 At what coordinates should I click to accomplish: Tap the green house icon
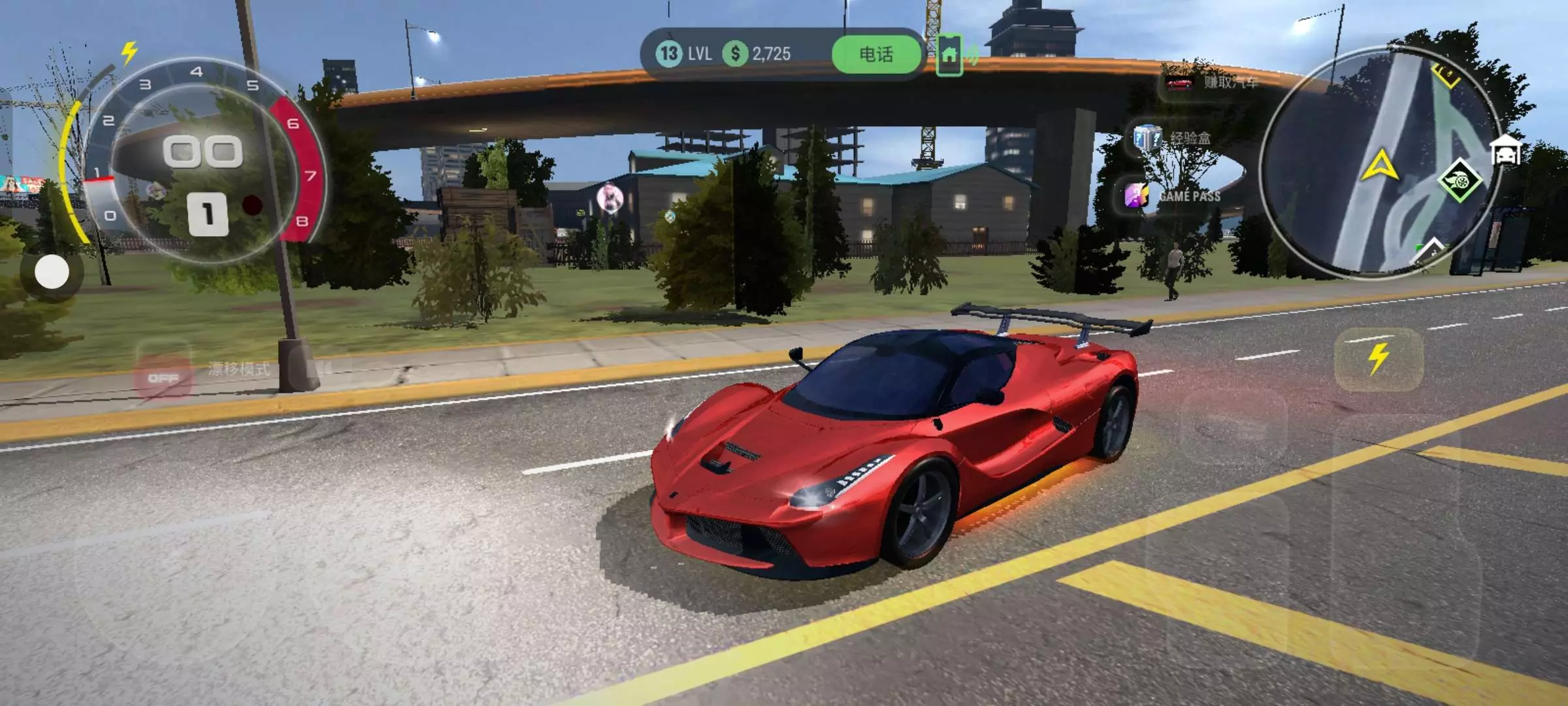(949, 55)
